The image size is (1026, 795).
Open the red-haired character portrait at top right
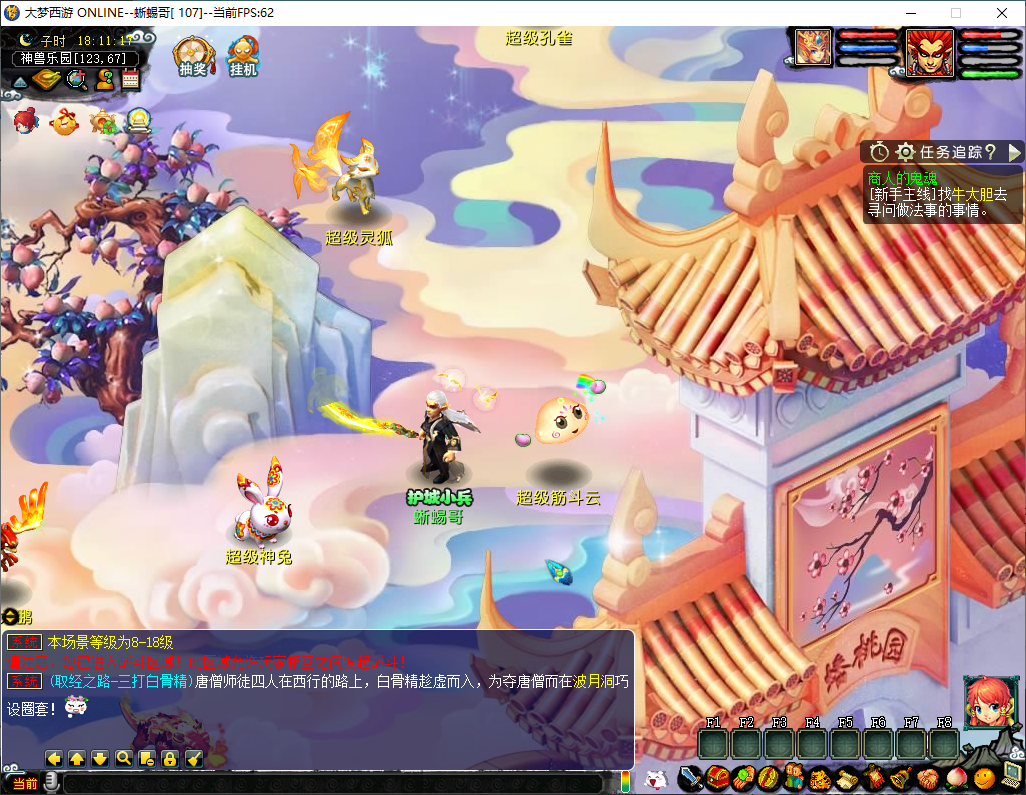[931, 53]
